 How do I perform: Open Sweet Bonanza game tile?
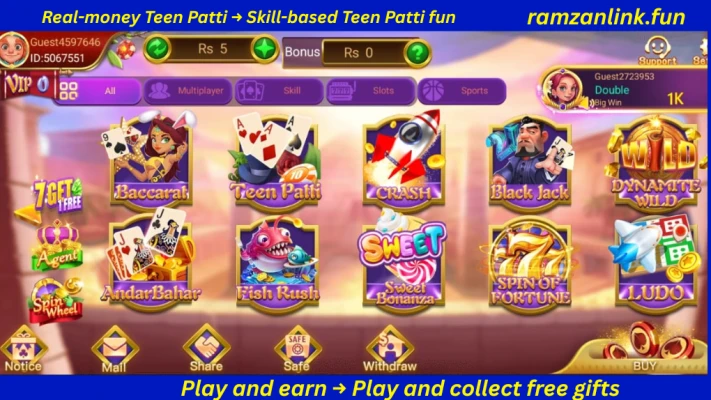[403, 263]
